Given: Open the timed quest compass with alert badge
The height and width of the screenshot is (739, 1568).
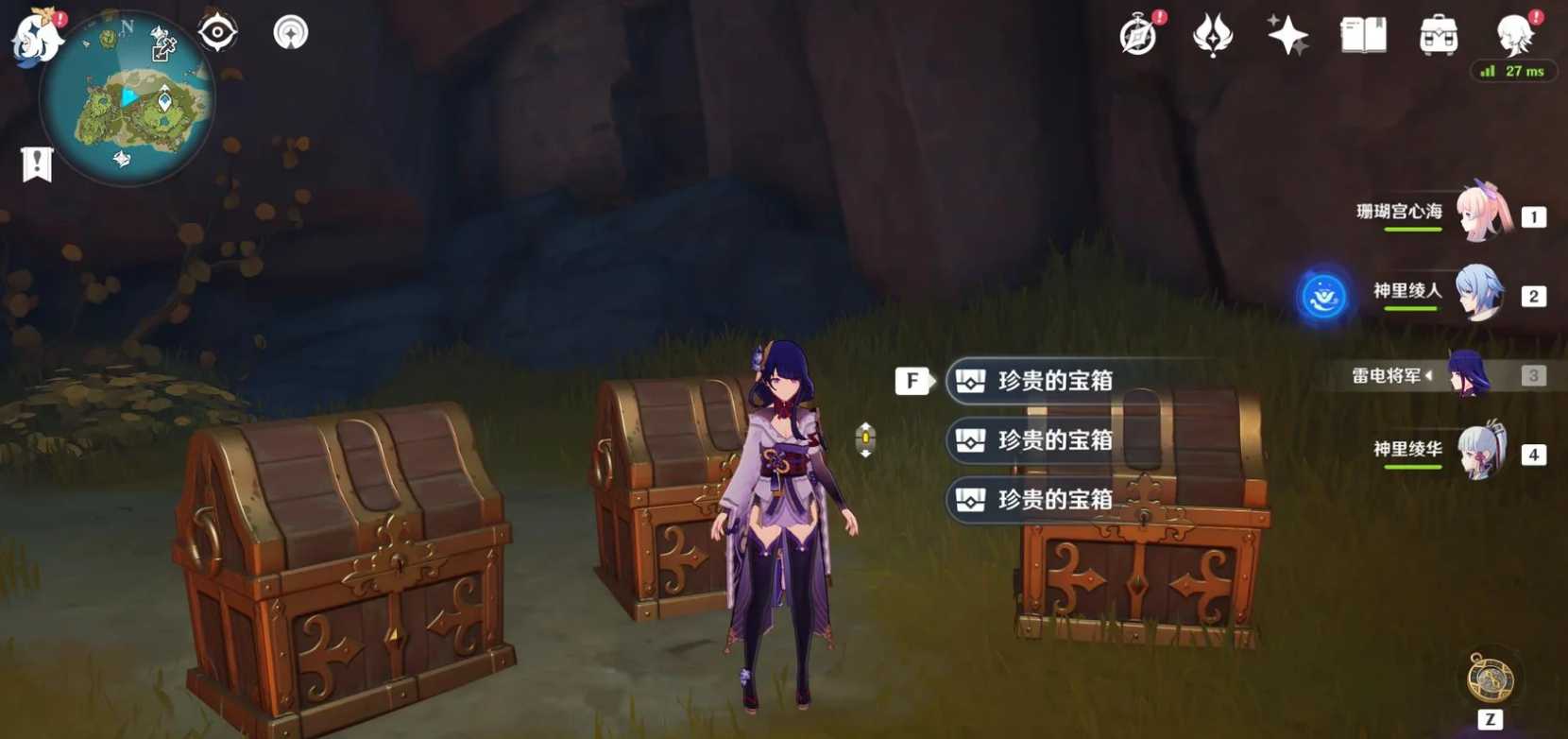Looking at the screenshot, I should coord(1136,34).
